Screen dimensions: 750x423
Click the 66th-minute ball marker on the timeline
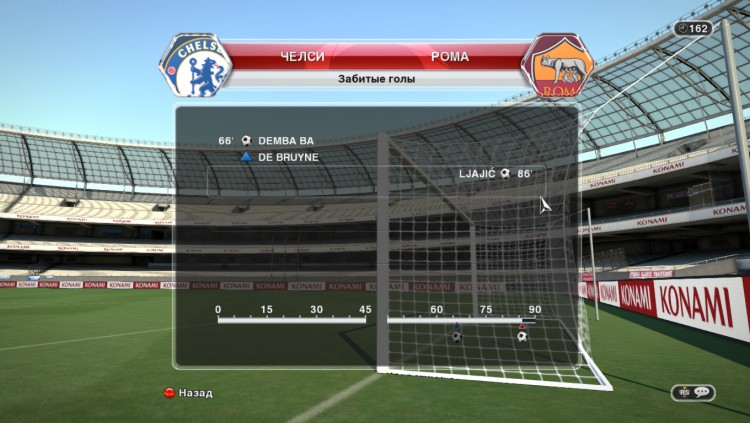pyautogui.click(x=457, y=336)
